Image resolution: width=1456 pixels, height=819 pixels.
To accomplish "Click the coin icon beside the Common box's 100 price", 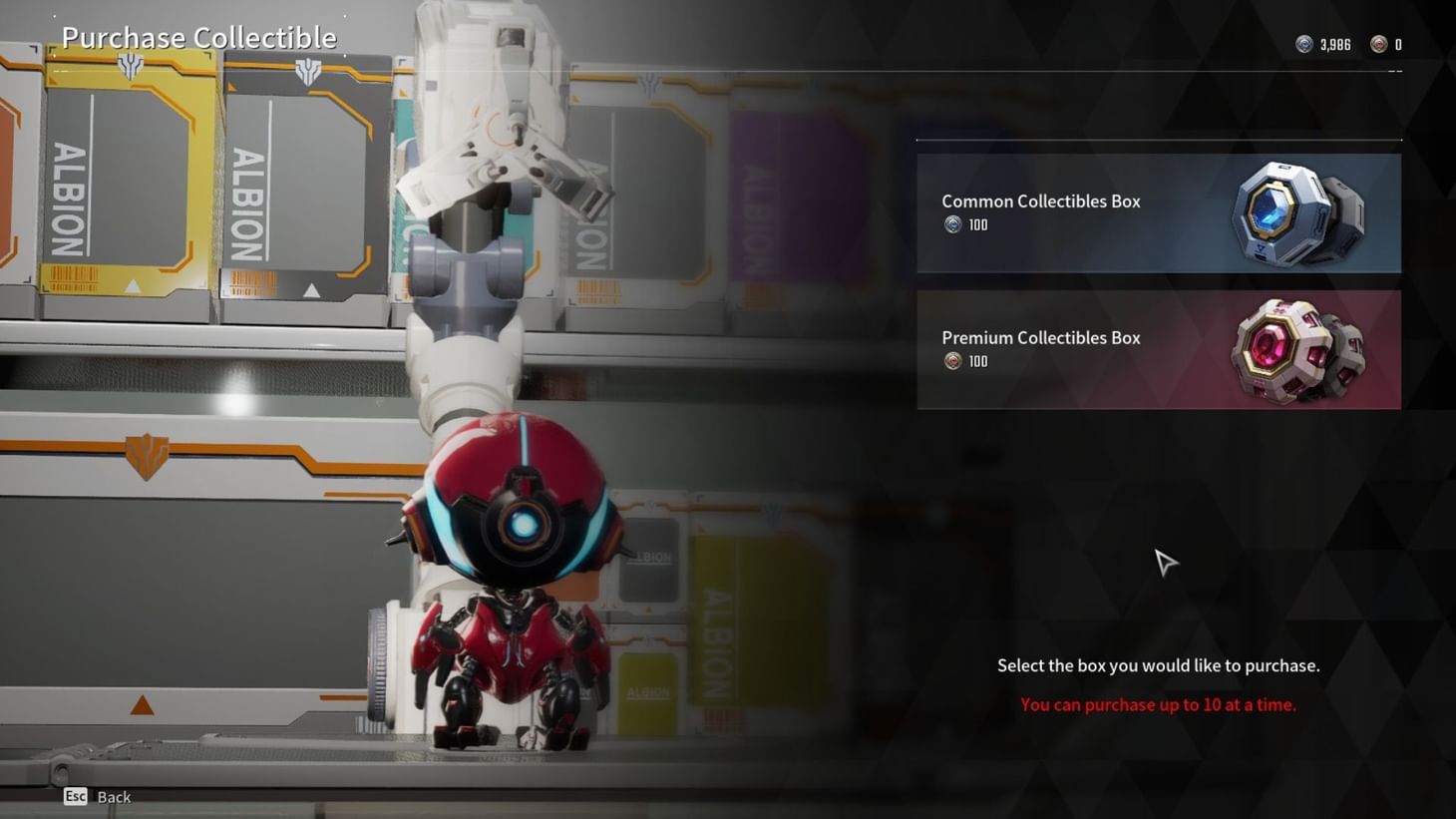I will click(x=951, y=224).
